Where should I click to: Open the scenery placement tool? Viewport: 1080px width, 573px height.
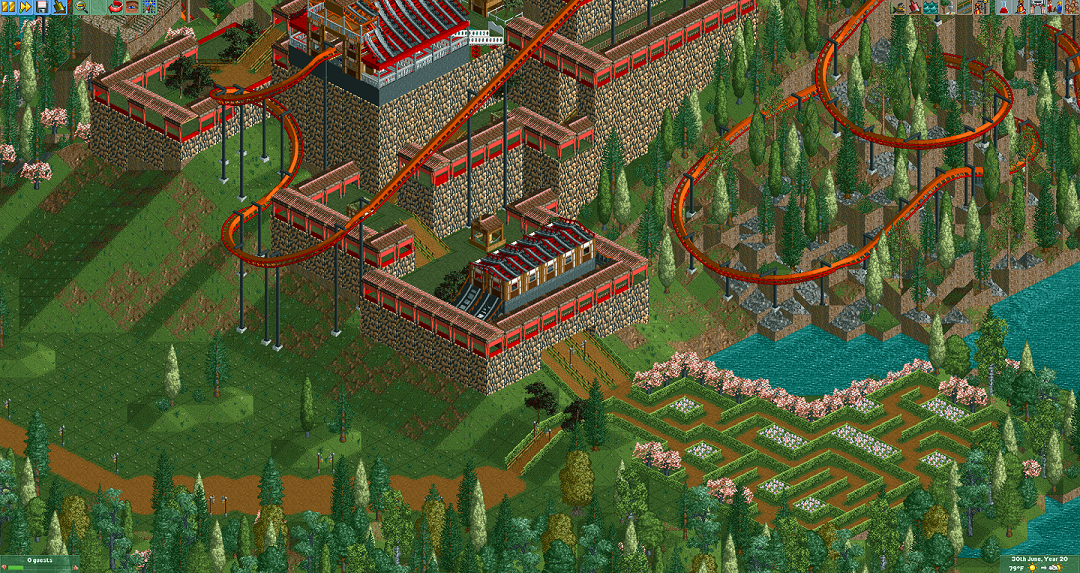(x=948, y=7)
